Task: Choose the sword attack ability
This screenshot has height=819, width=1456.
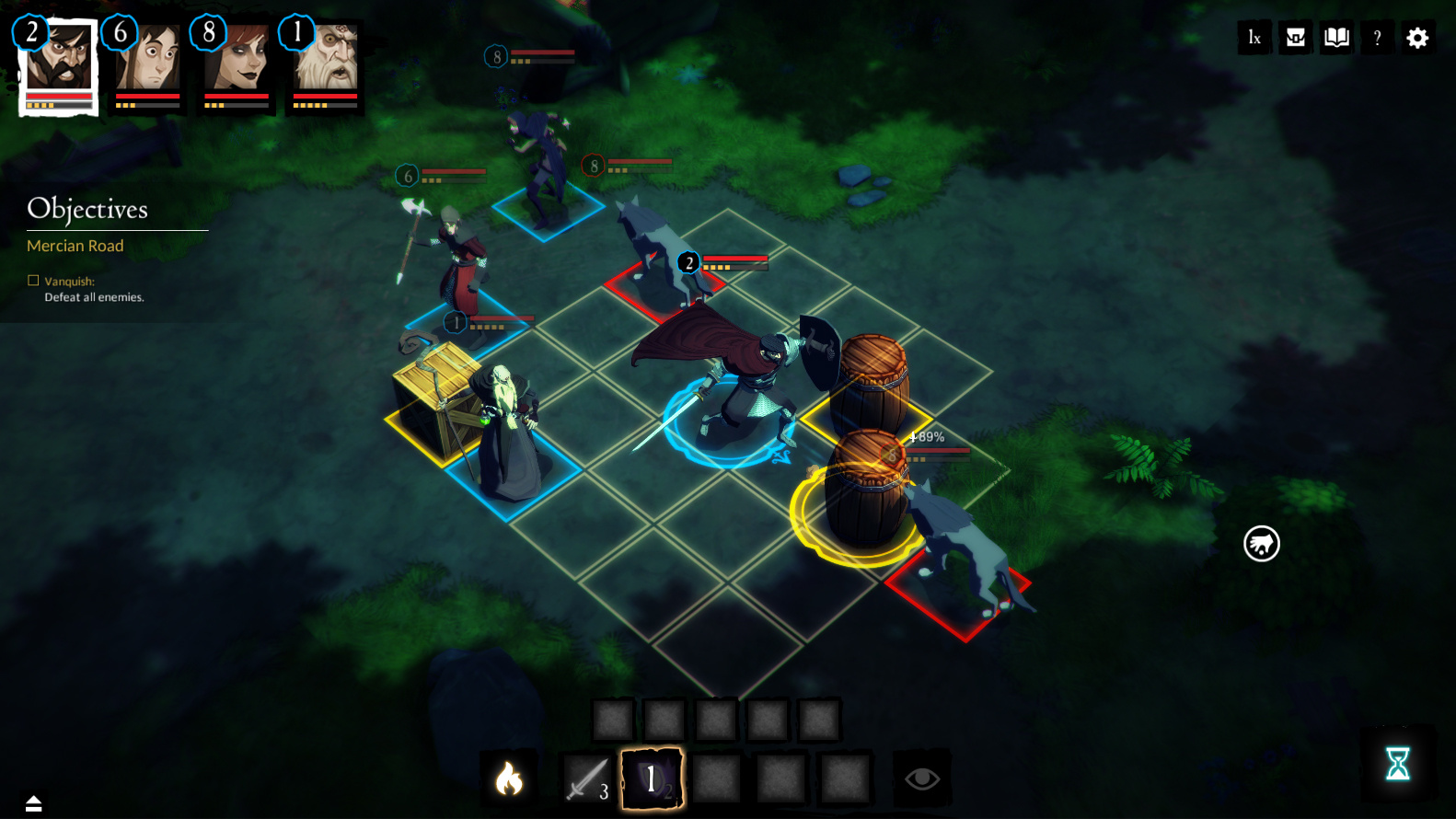Action: (x=587, y=779)
